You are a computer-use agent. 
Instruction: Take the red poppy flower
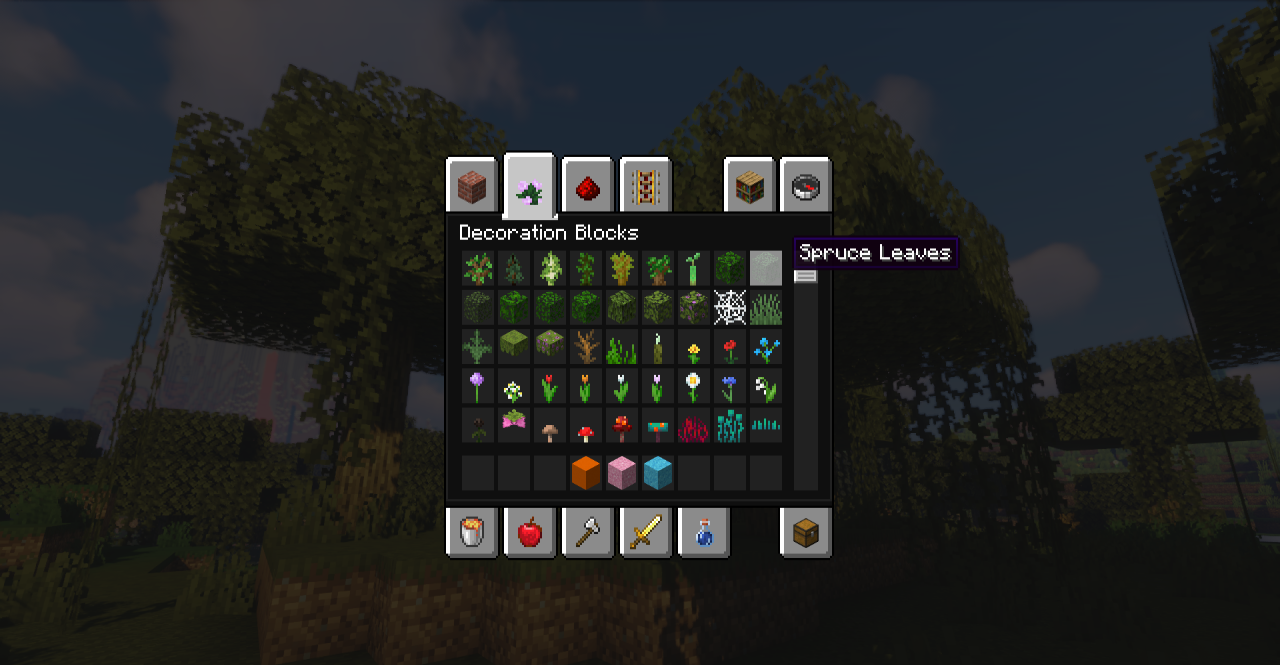pyautogui.click(x=730, y=348)
